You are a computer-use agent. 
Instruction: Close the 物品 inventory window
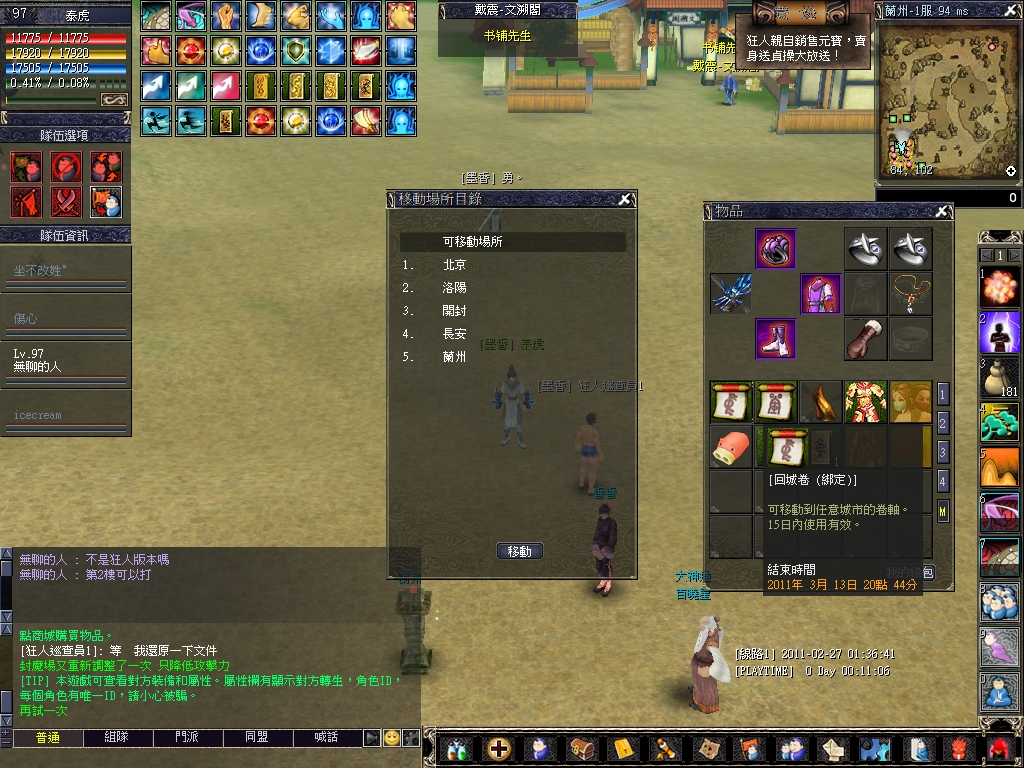(x=941, y=211)
